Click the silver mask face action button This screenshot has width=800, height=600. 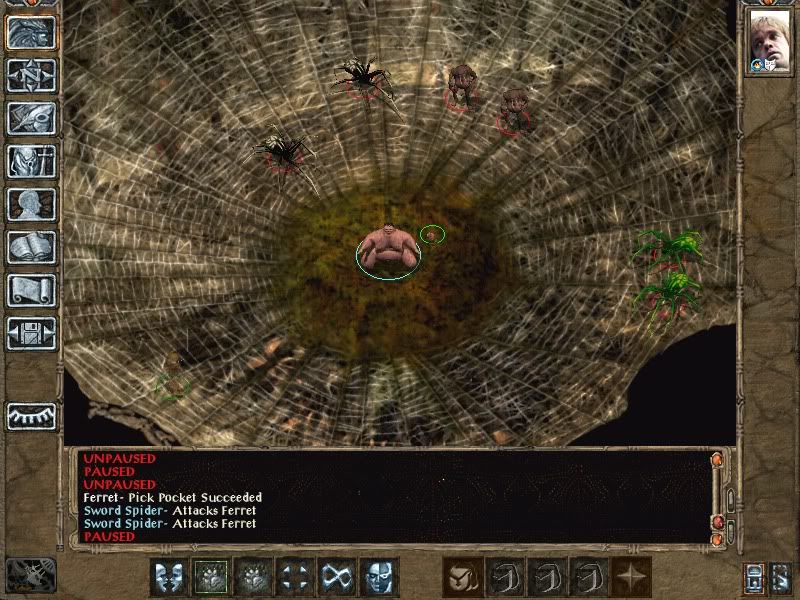[x=378, y=577]
